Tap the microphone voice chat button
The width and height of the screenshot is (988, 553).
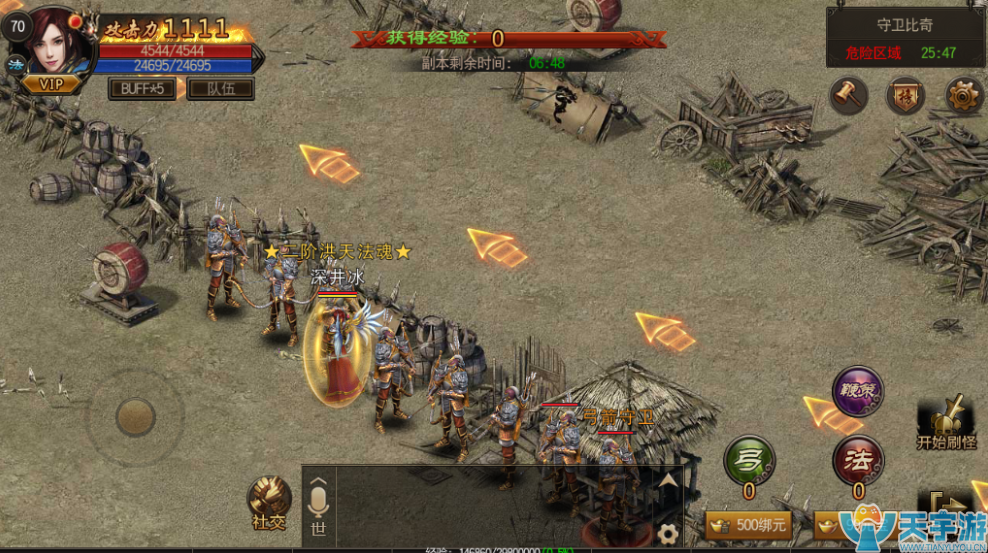tap(318, 507)
